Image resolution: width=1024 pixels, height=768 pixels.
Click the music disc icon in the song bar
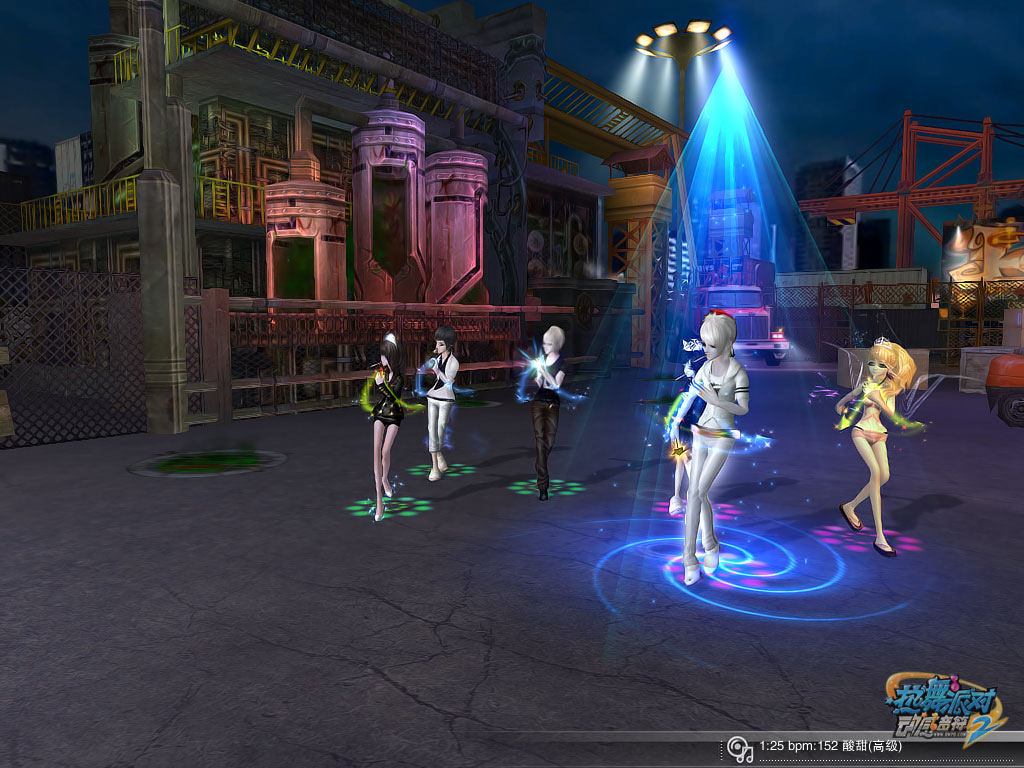click(x=738, y=747)
